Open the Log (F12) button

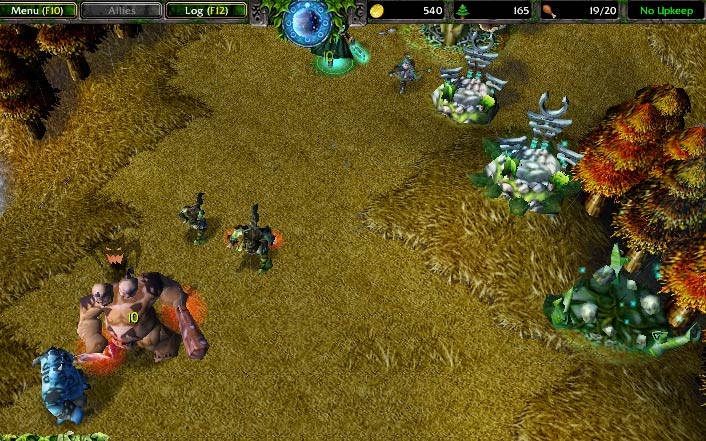click(206, 10)
